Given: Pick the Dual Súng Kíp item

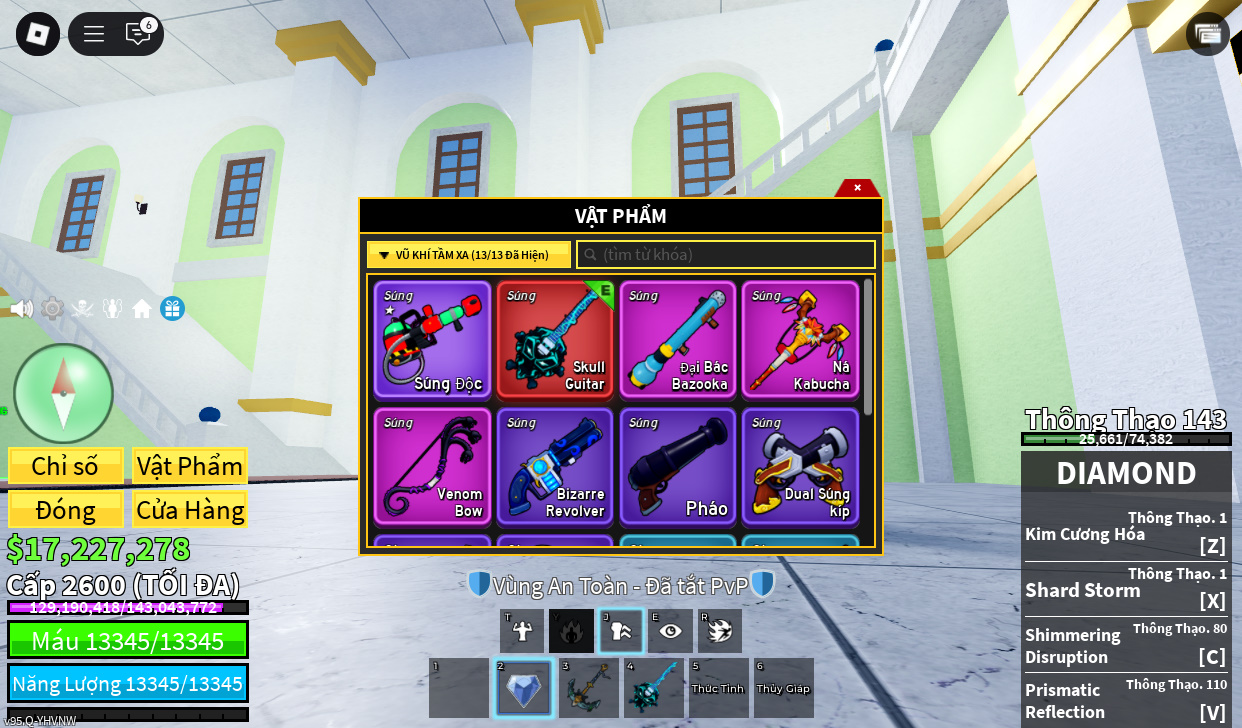Looking at the screenshot, I should (800, 466).
